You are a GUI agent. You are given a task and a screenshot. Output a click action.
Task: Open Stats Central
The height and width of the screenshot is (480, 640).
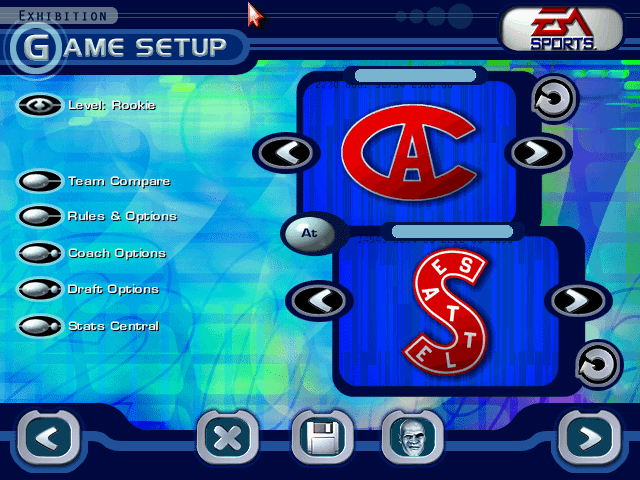pos(40,325)
